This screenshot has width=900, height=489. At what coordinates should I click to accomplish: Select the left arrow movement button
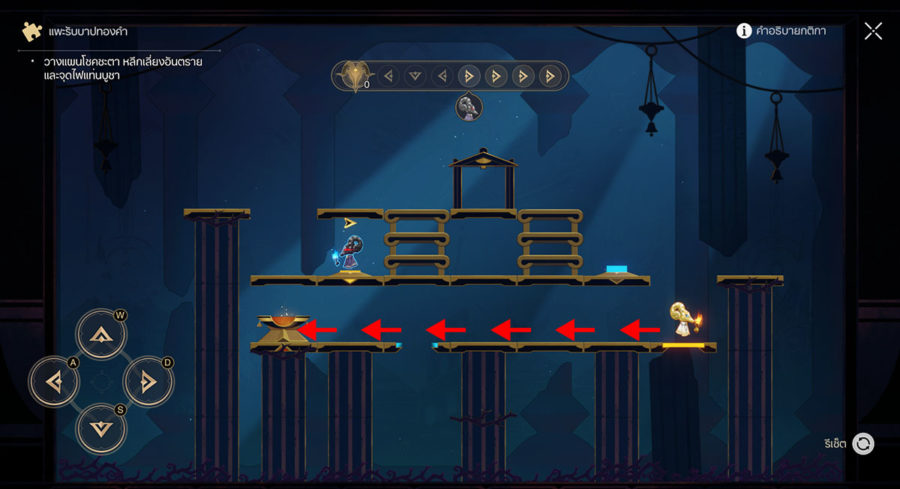[54, 381]
